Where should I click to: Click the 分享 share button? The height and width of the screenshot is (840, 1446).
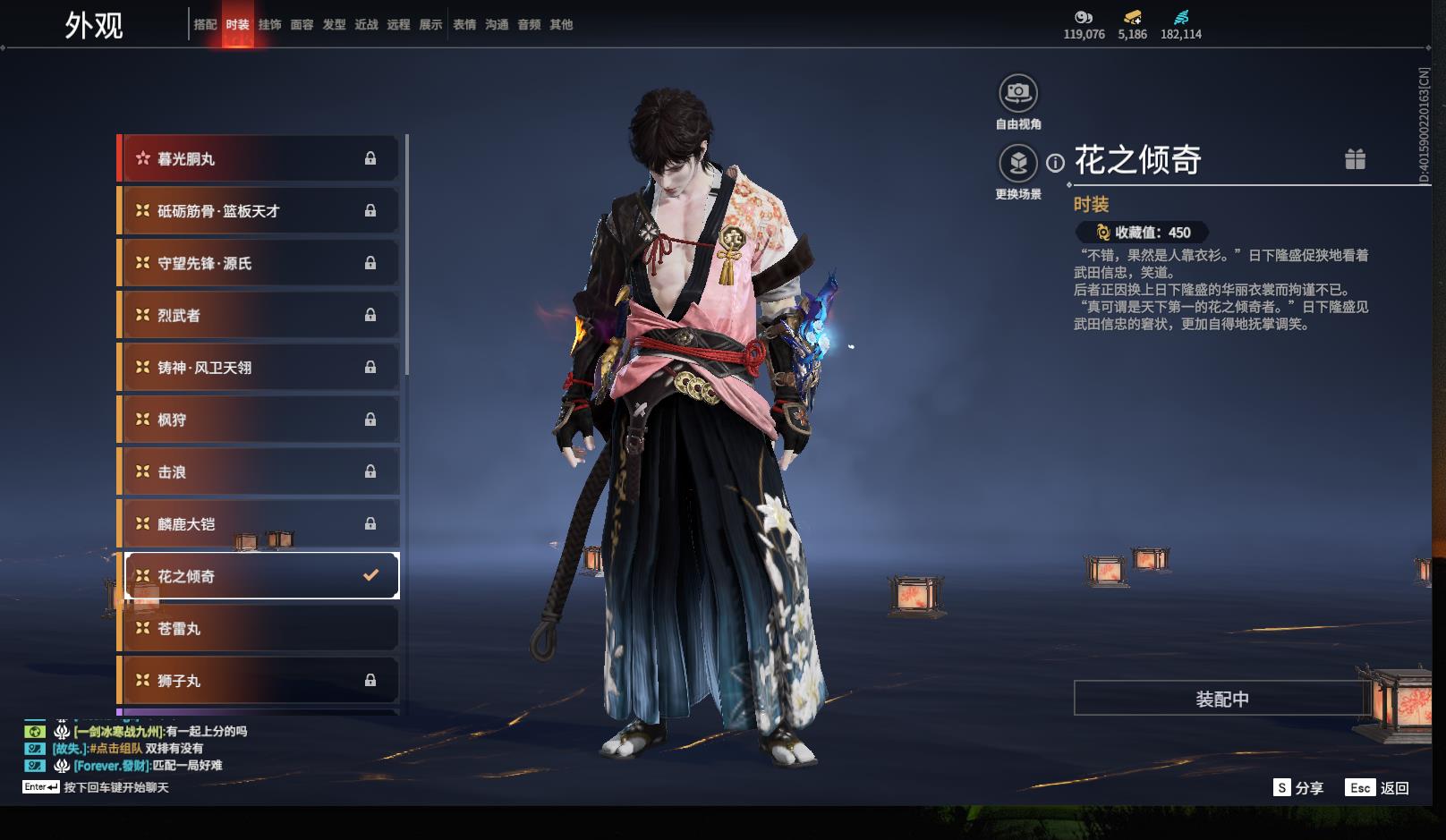coord(1298,787)
